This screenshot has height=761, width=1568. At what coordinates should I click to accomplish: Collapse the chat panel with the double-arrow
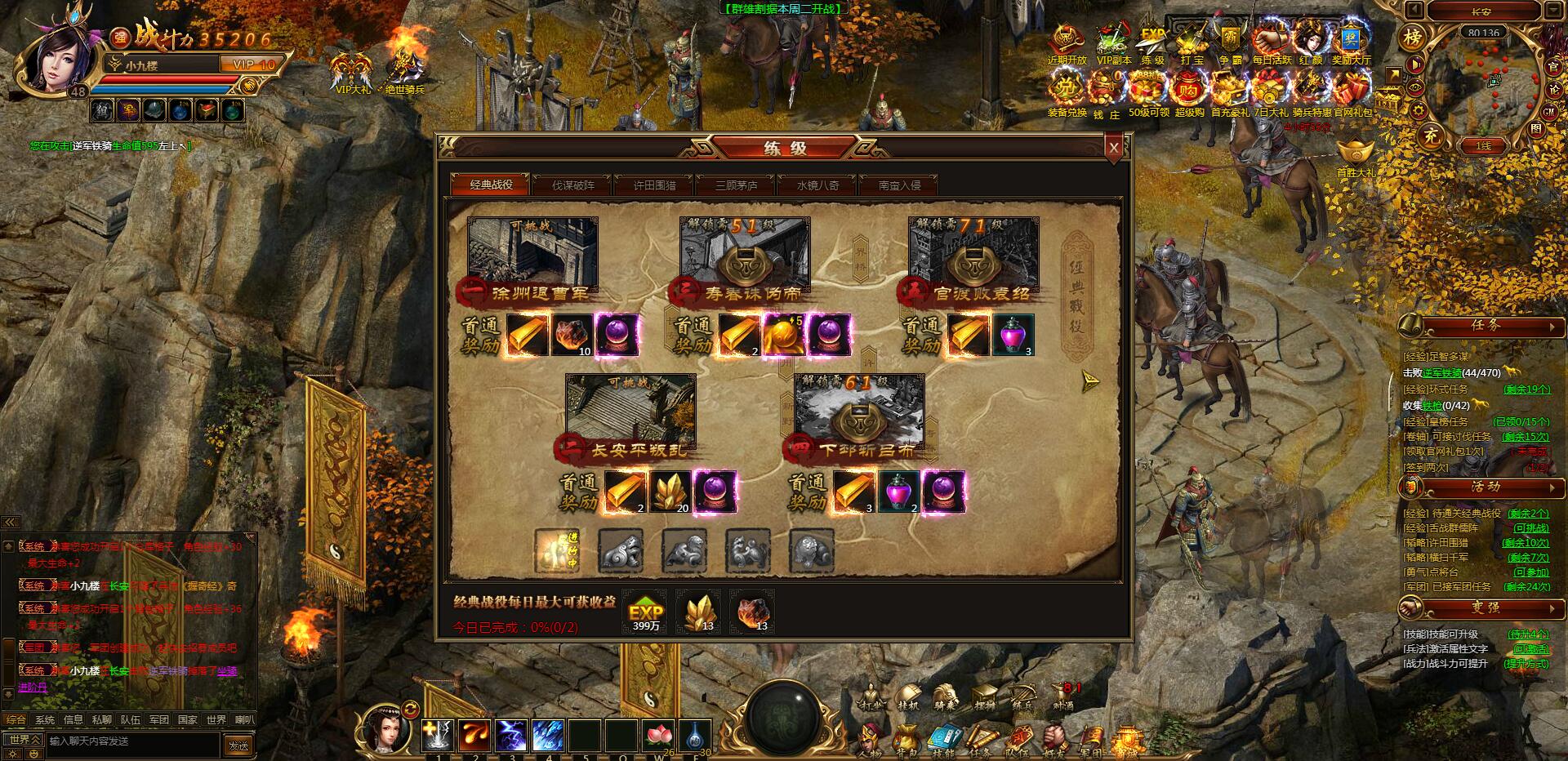[x=10, y=521]
